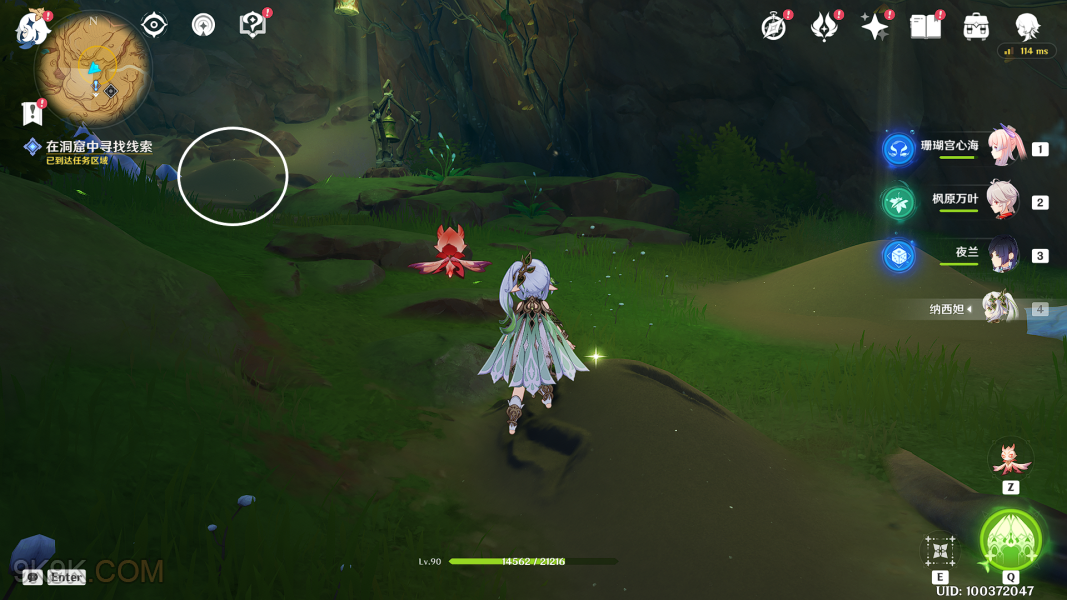1067x600 pixels.
Task: Switch to party member 珊瑚宫心海
Action: click(x=1003, y=148)
